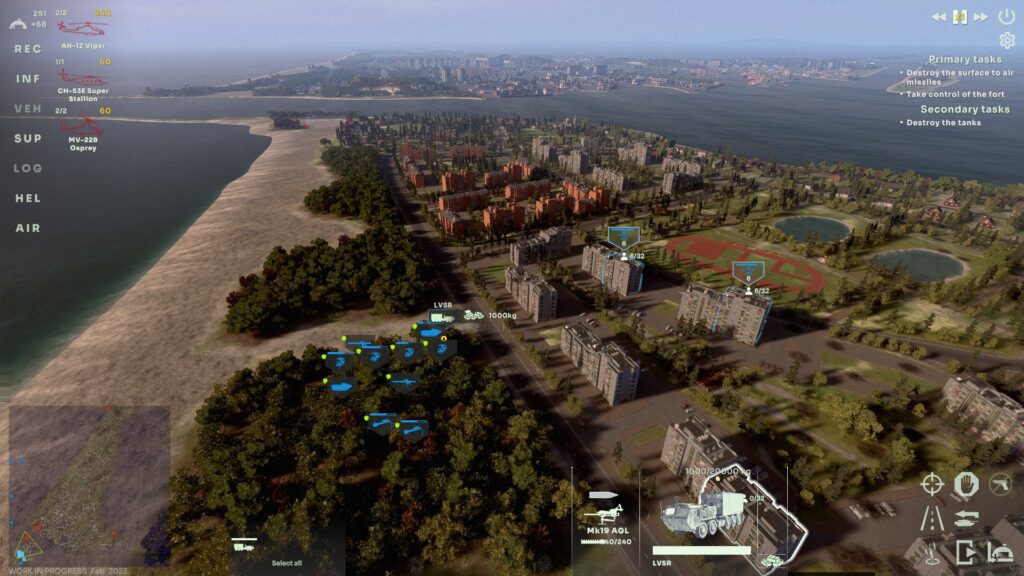Speed up the game with fast-forward
The image size is (1024, 576).
click(x=981, y=16)
